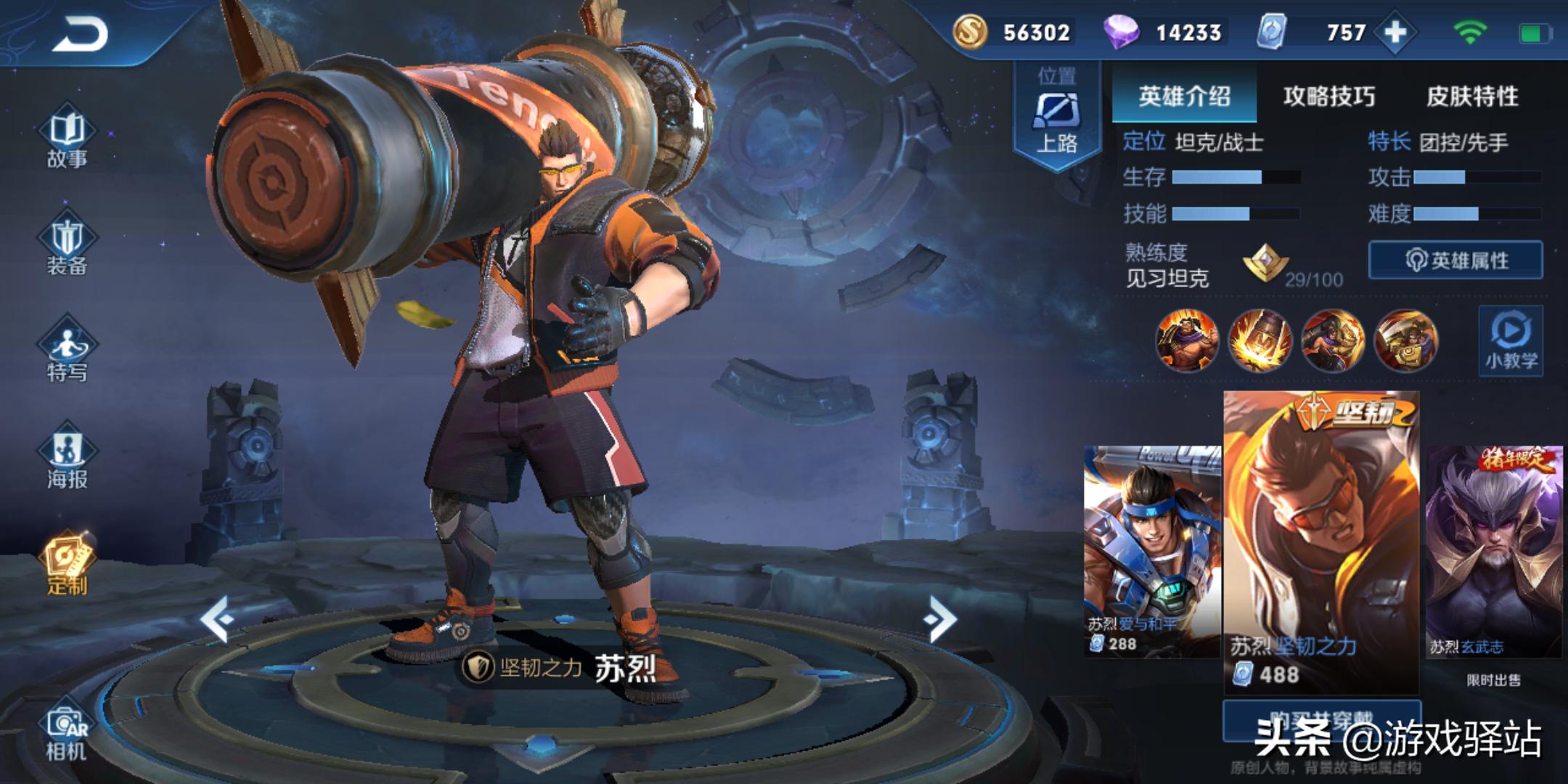Select the 玄武志 skin card

coord(1493,550)
